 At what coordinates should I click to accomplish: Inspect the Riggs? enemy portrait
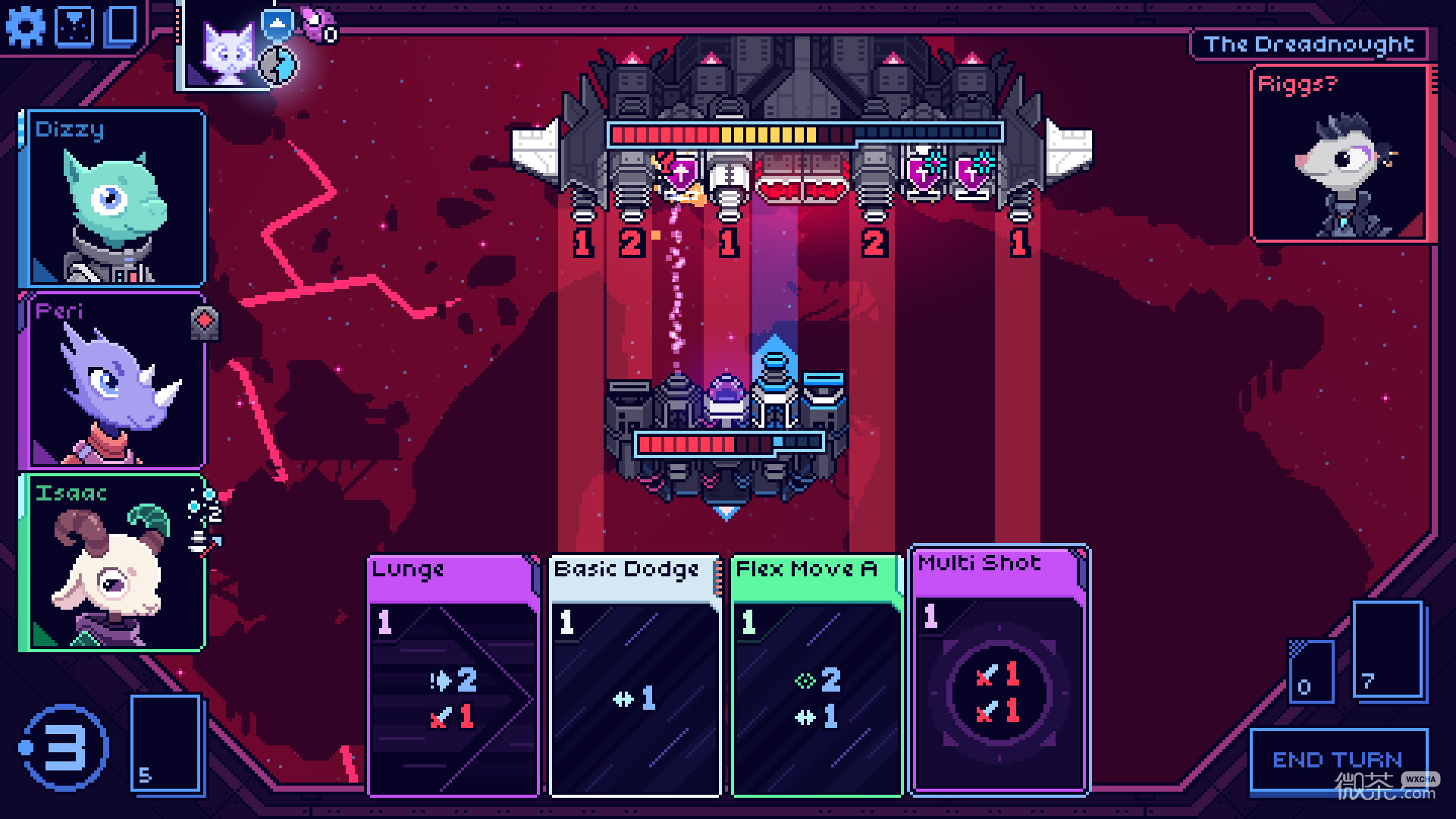tap(1340, 154)
